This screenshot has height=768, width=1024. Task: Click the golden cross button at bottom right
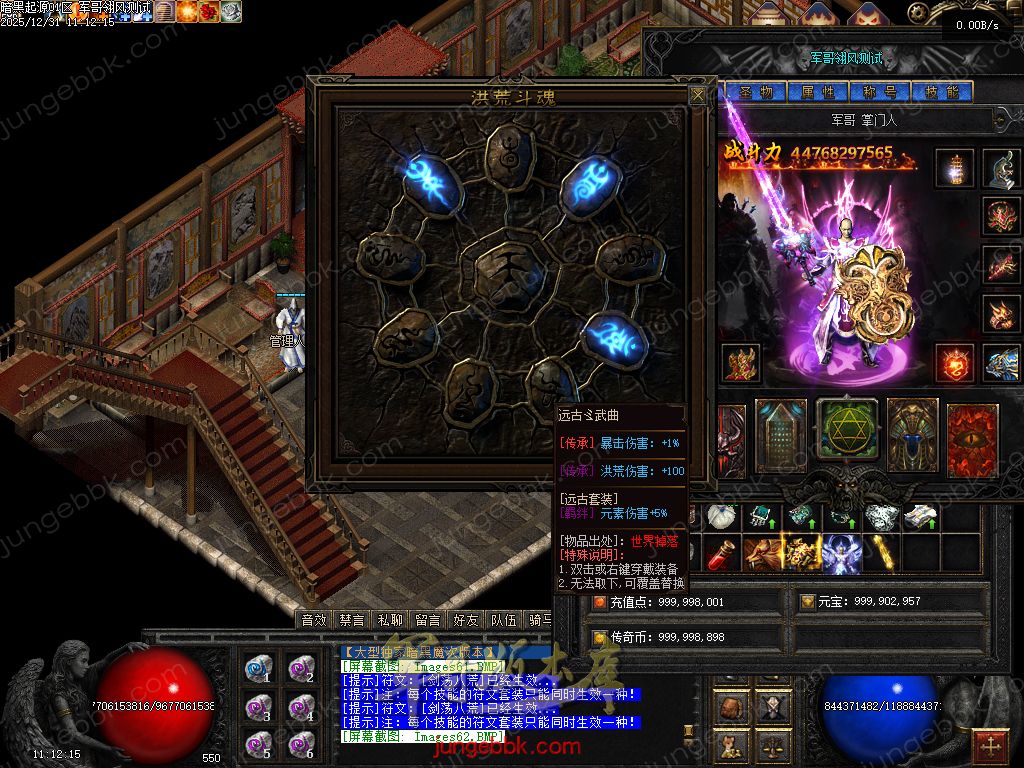tap(991, 746)
